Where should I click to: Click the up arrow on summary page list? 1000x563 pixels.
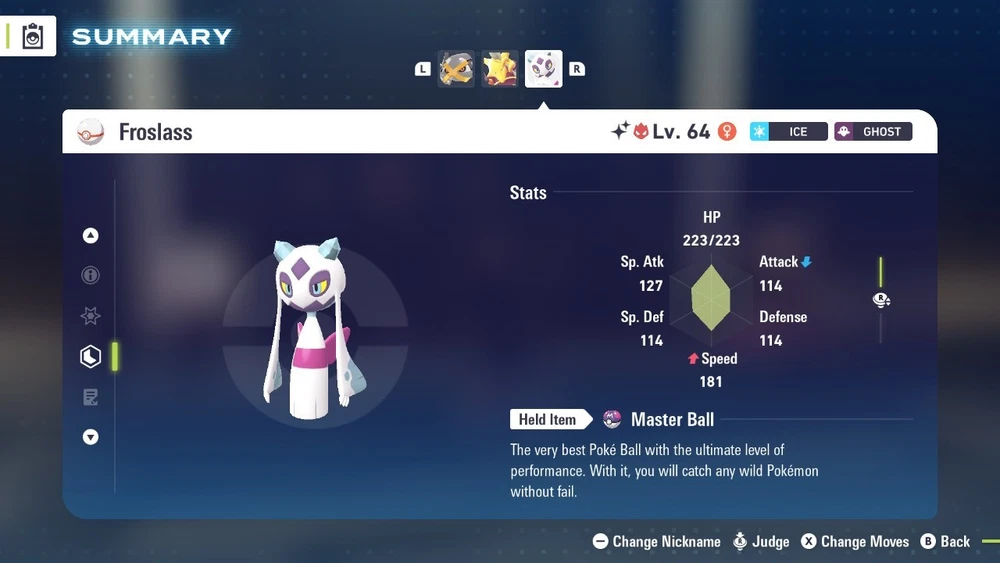(91, 236)
